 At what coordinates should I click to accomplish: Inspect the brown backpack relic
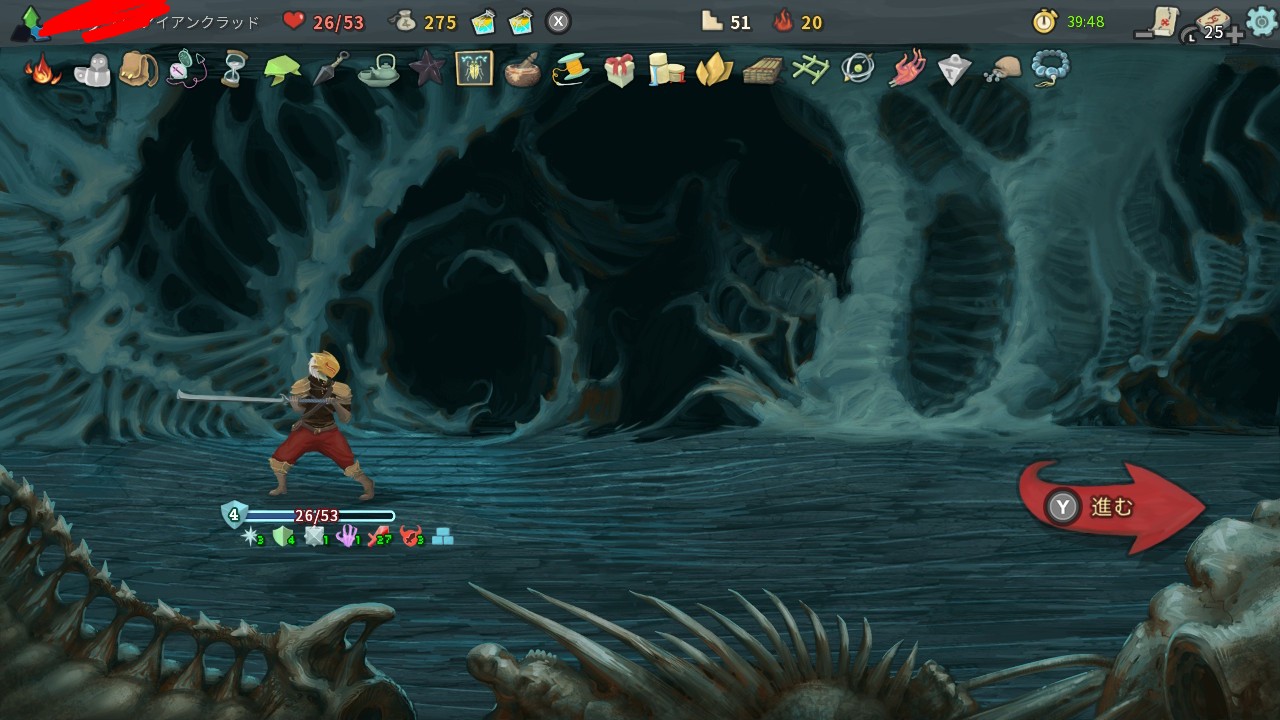coord(138,69)
